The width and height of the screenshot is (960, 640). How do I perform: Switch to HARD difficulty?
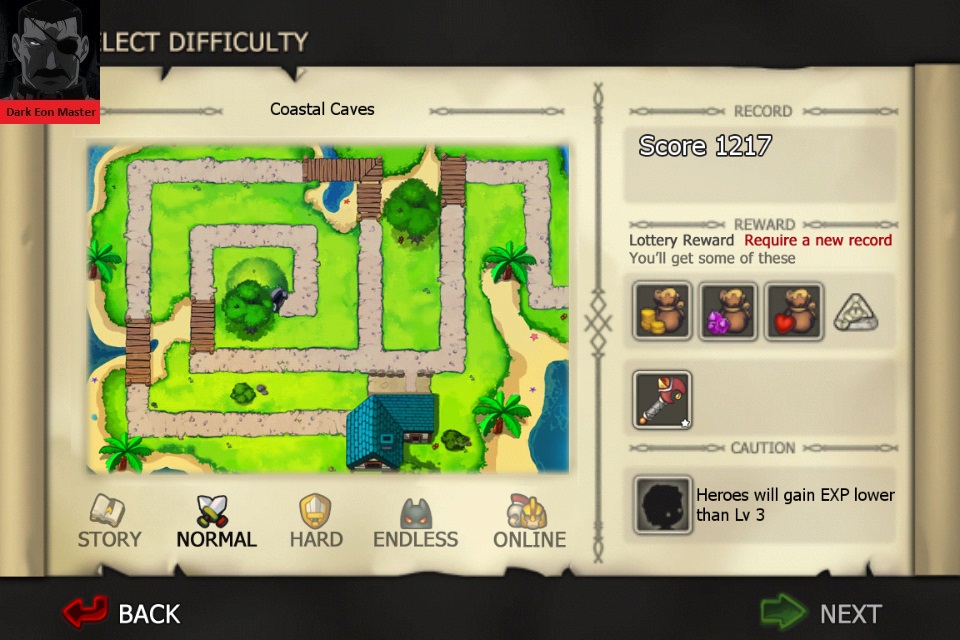[316, 522]
